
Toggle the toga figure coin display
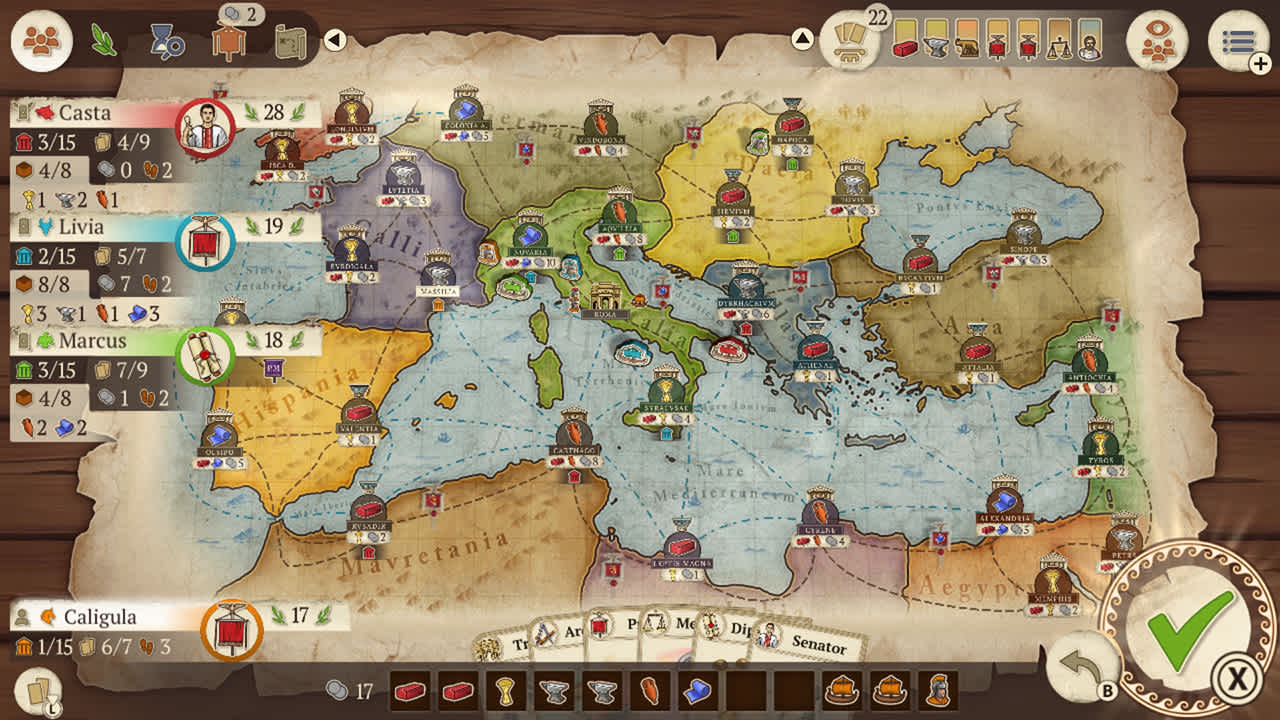(228, 40)
